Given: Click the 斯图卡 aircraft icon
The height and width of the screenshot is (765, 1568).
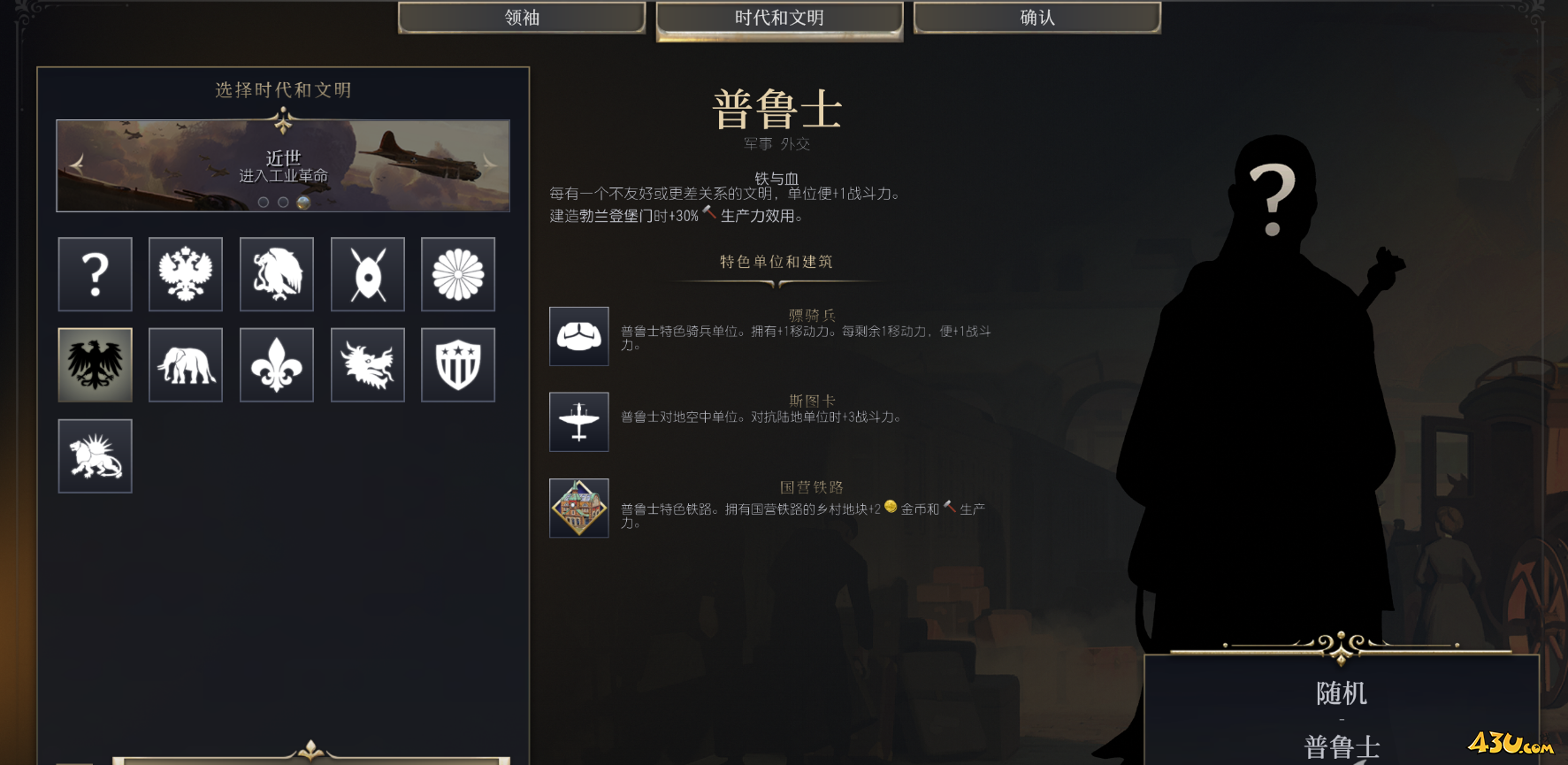Looking at the screenshot, I should click(x=579, y=422).
